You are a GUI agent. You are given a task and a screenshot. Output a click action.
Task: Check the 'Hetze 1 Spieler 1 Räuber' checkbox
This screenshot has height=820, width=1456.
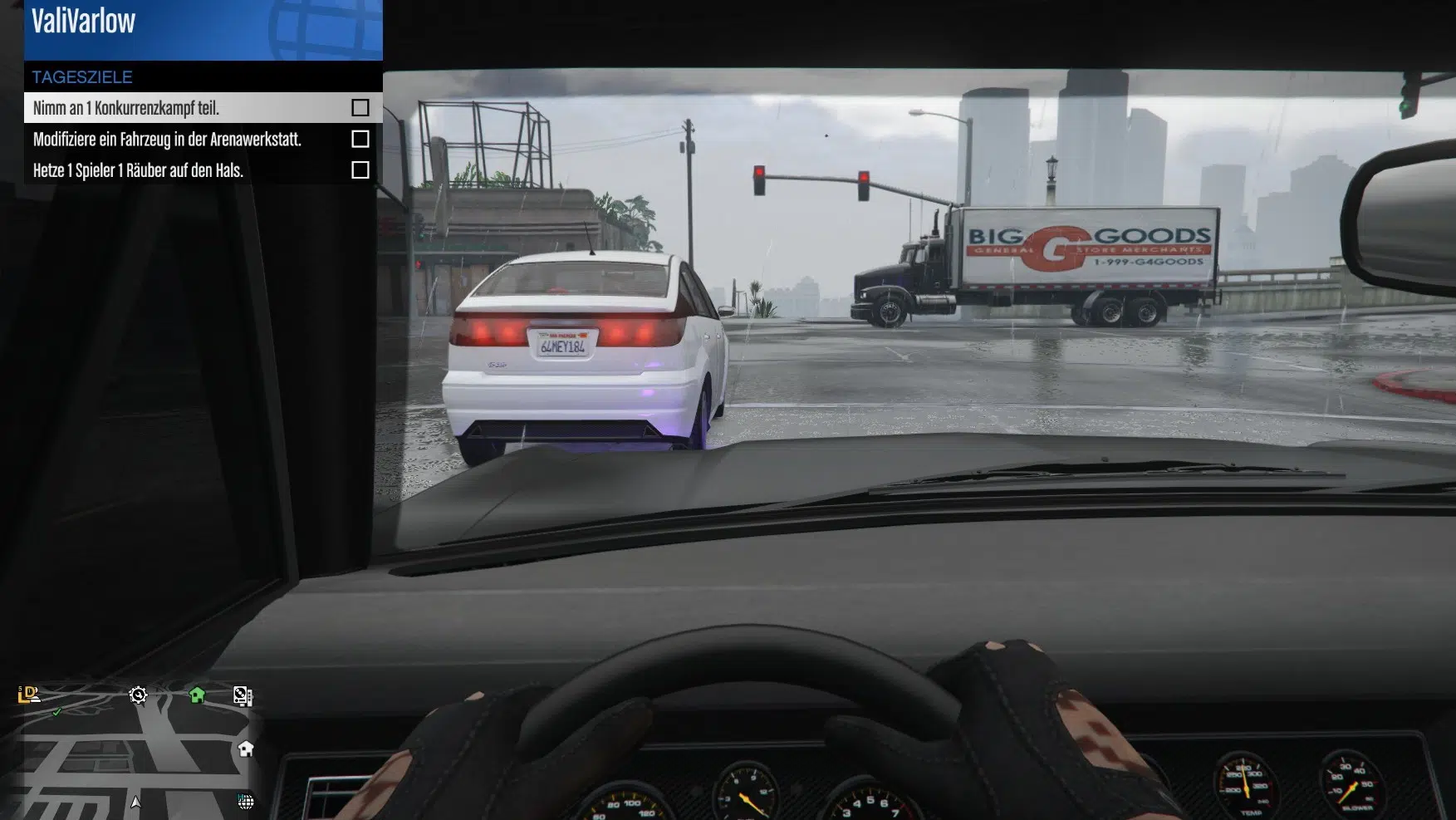pos(360,170)
